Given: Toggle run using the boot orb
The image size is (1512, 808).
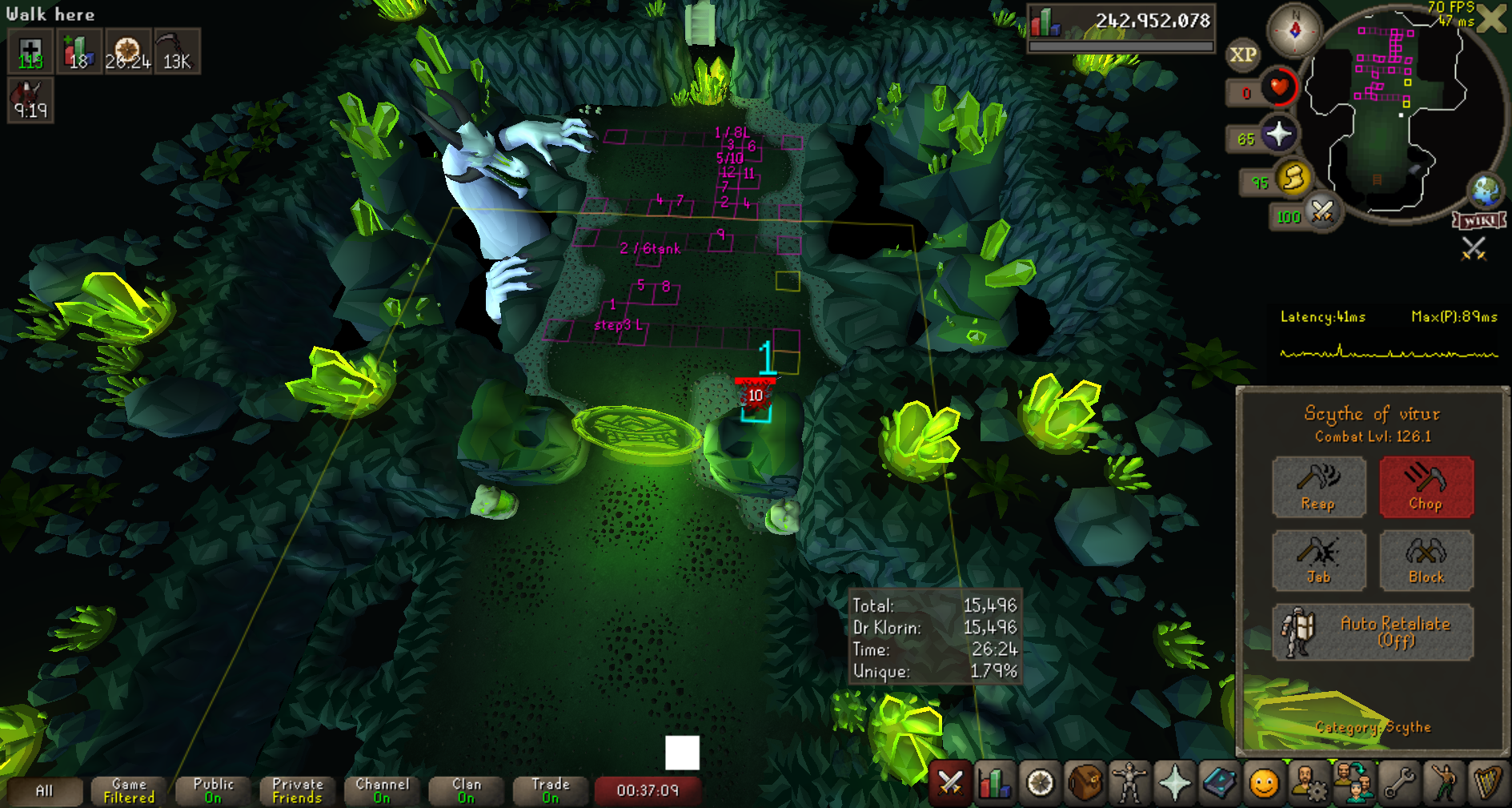Looking at the screenshot, I should [1293, 178].
